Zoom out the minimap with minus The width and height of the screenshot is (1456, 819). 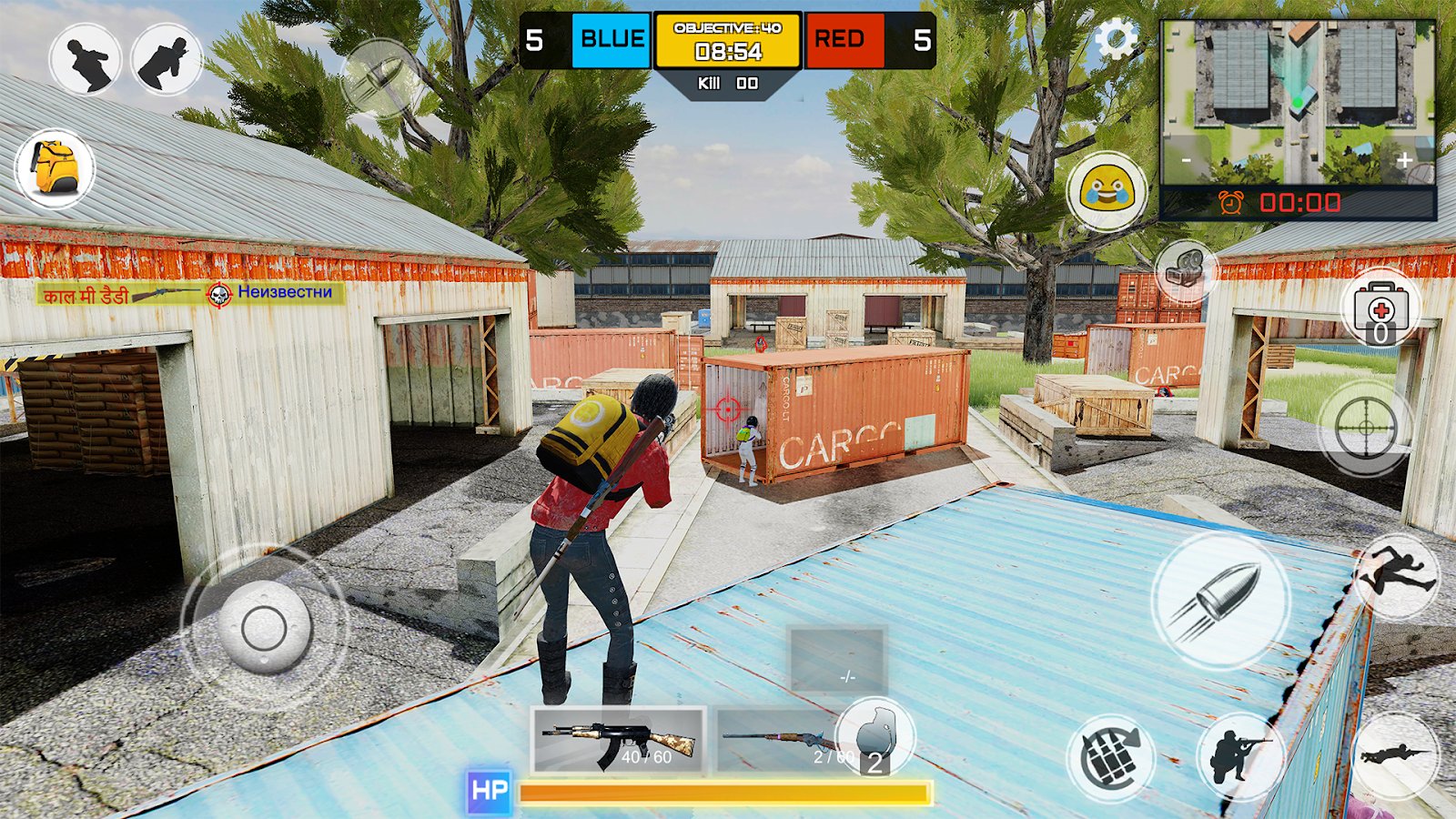1187,161
